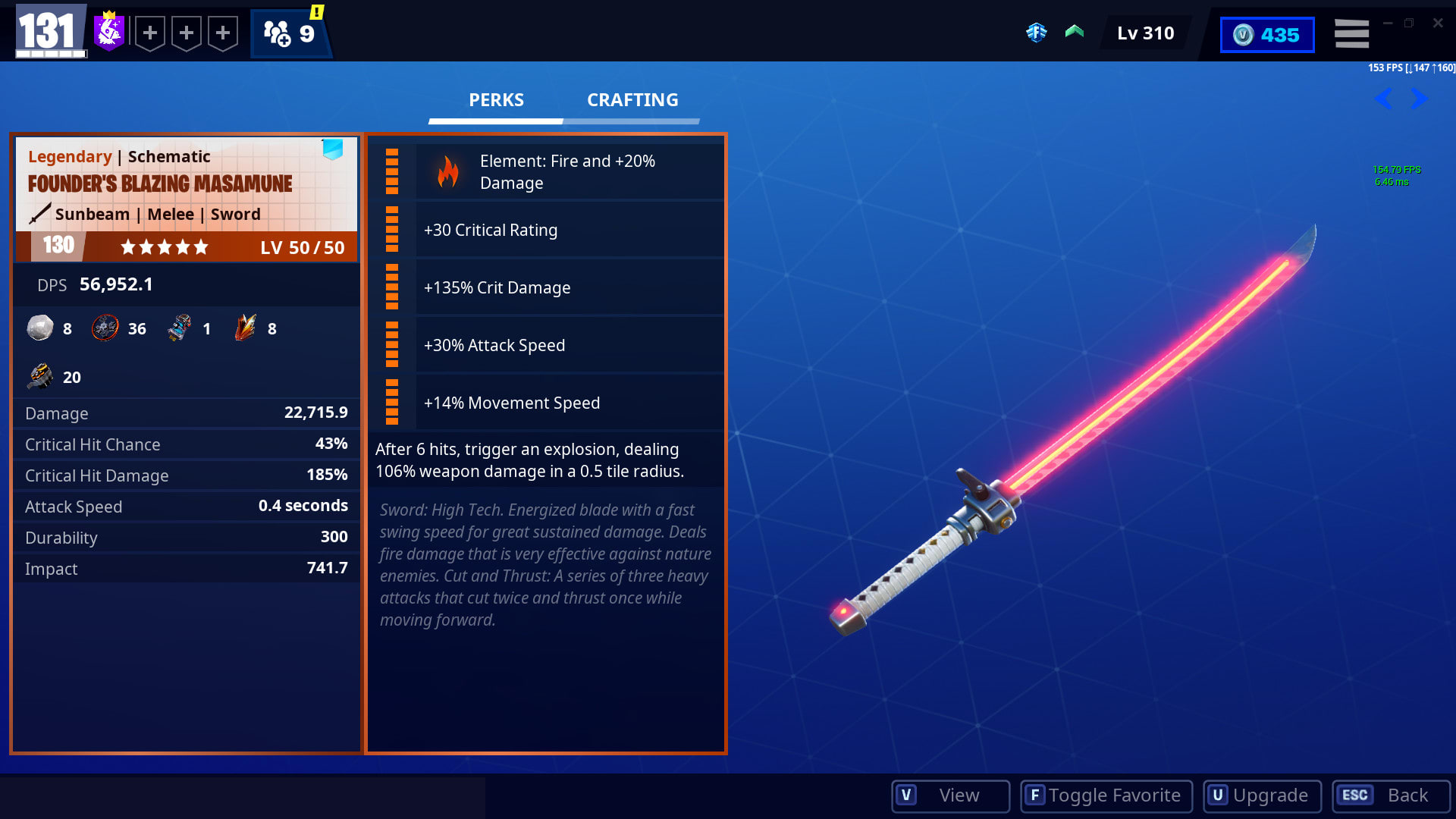Toggle Favorite for this schematic
1456x819 pixels.
point(1106,795)
